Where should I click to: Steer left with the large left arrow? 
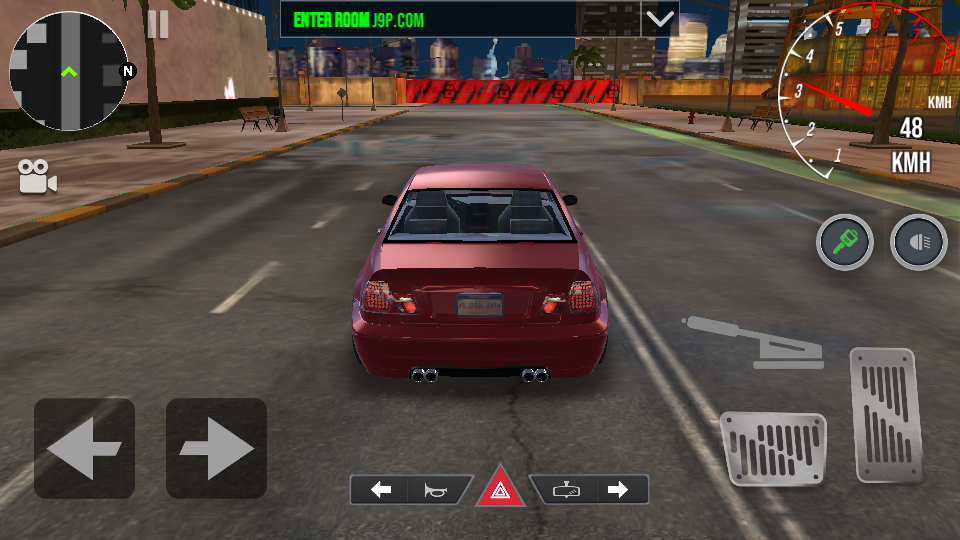(x=84, y=448)
